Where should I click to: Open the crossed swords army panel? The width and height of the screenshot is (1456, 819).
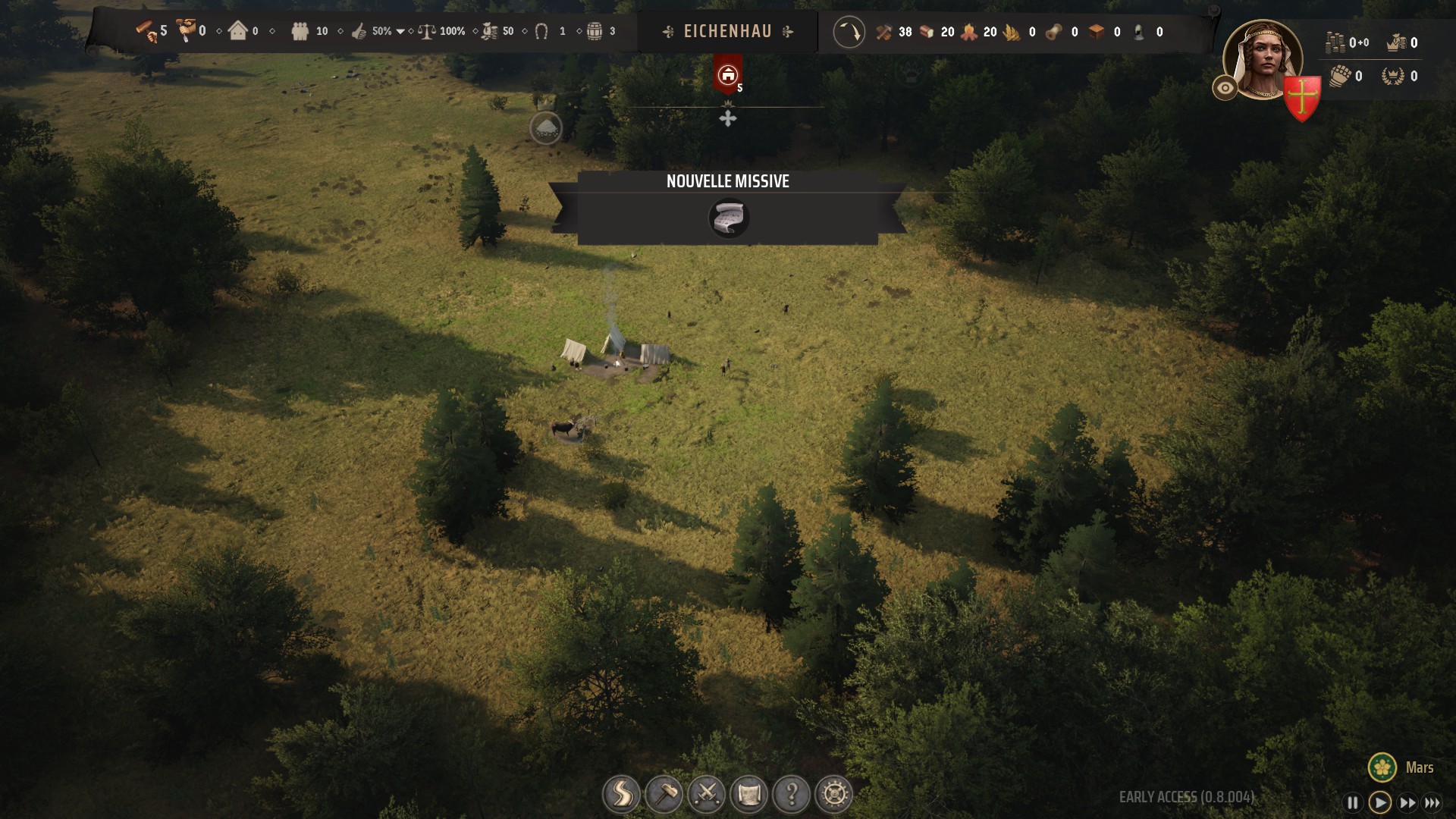707,795
